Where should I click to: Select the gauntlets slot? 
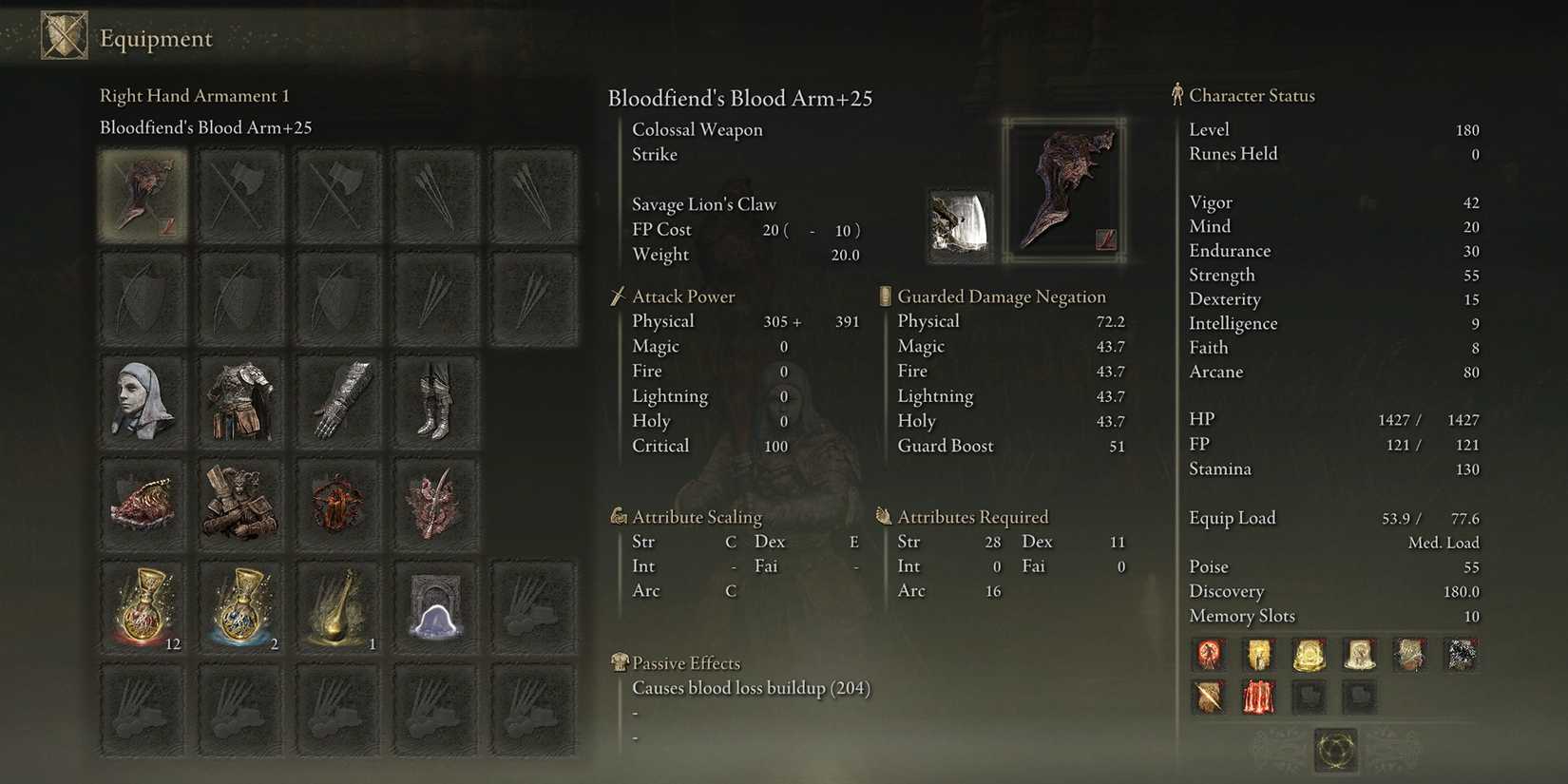coord(339,399)
